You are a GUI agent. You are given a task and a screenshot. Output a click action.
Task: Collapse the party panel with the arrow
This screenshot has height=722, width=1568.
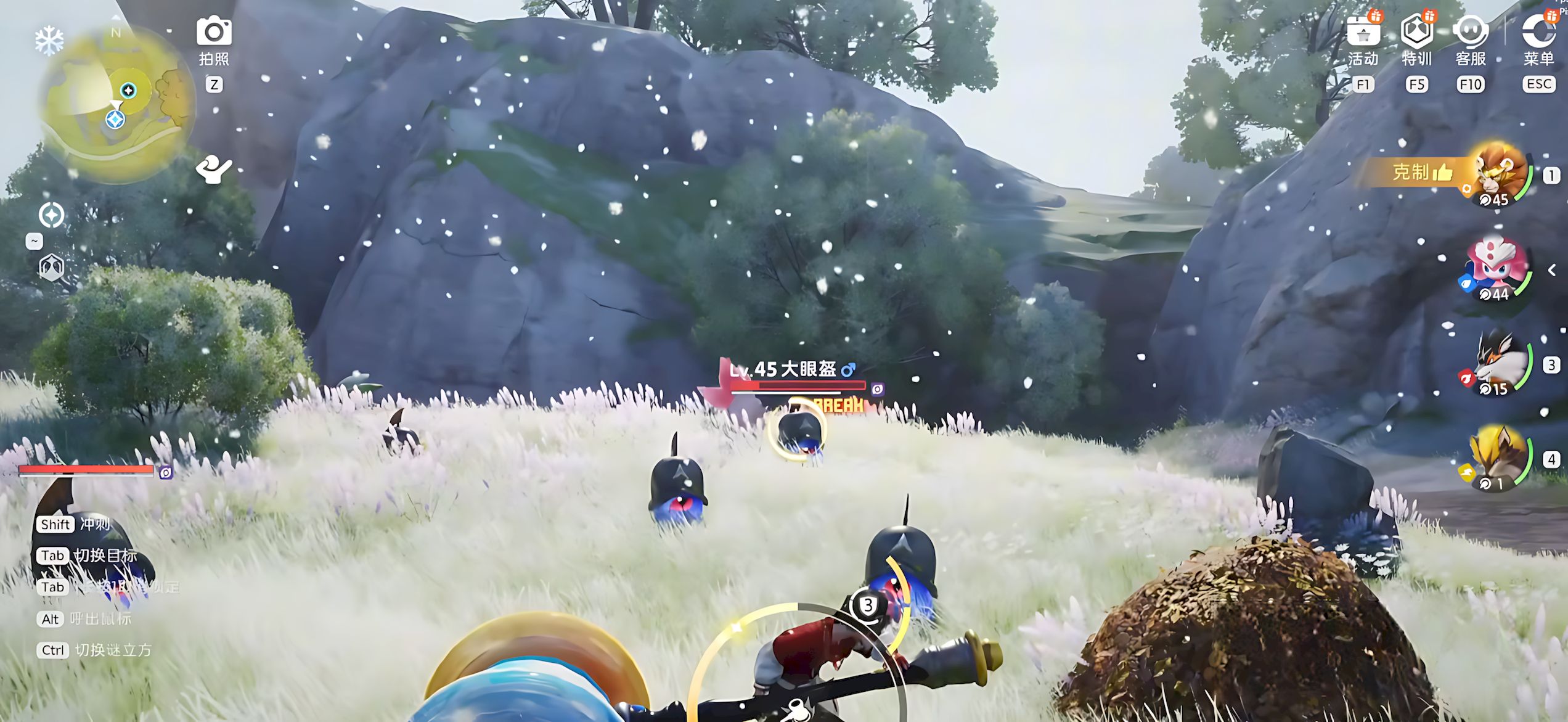tap(1552, 270)
